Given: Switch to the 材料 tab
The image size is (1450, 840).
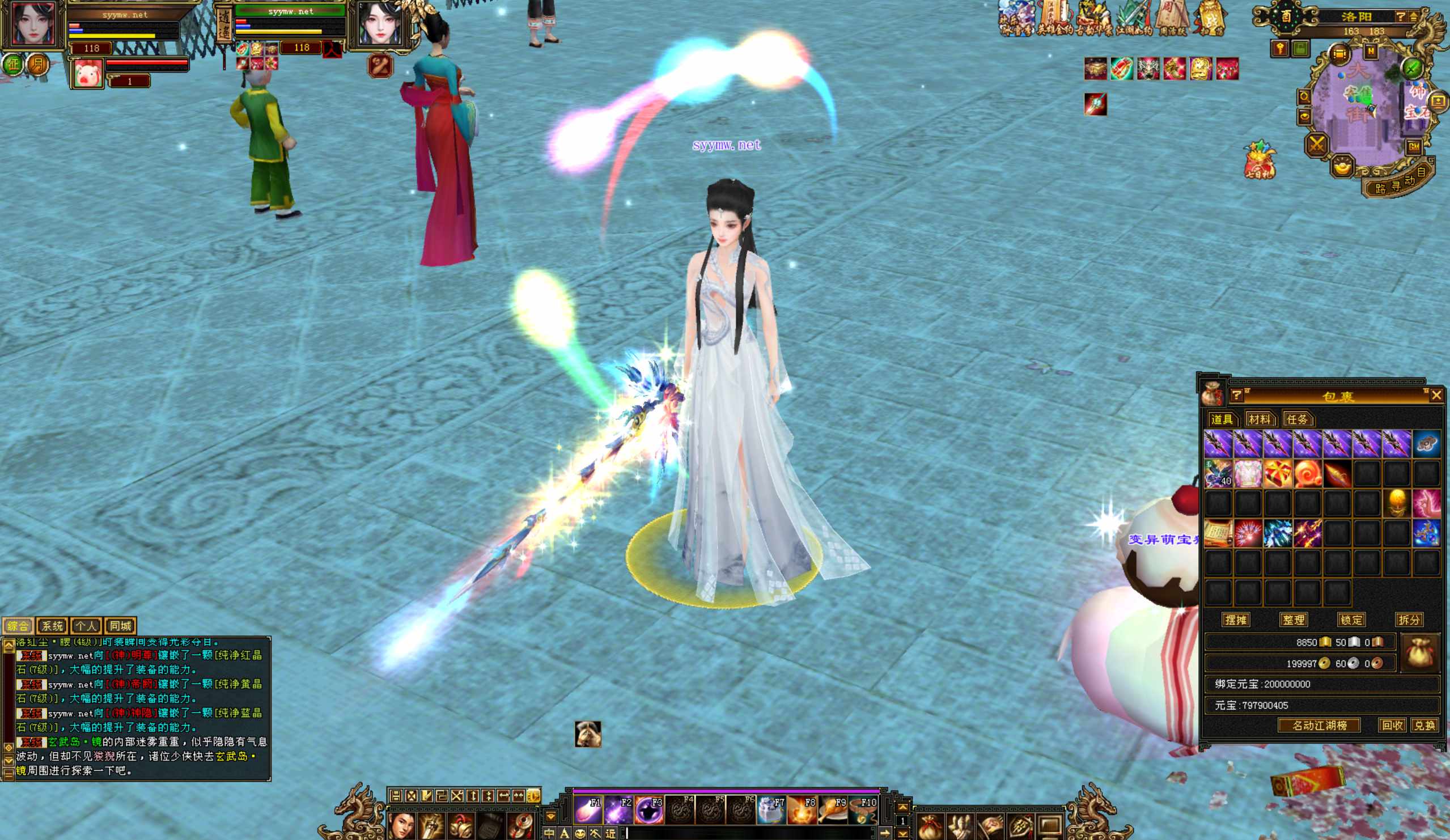Looking at the screenshot, I should tap(1259, 419).
